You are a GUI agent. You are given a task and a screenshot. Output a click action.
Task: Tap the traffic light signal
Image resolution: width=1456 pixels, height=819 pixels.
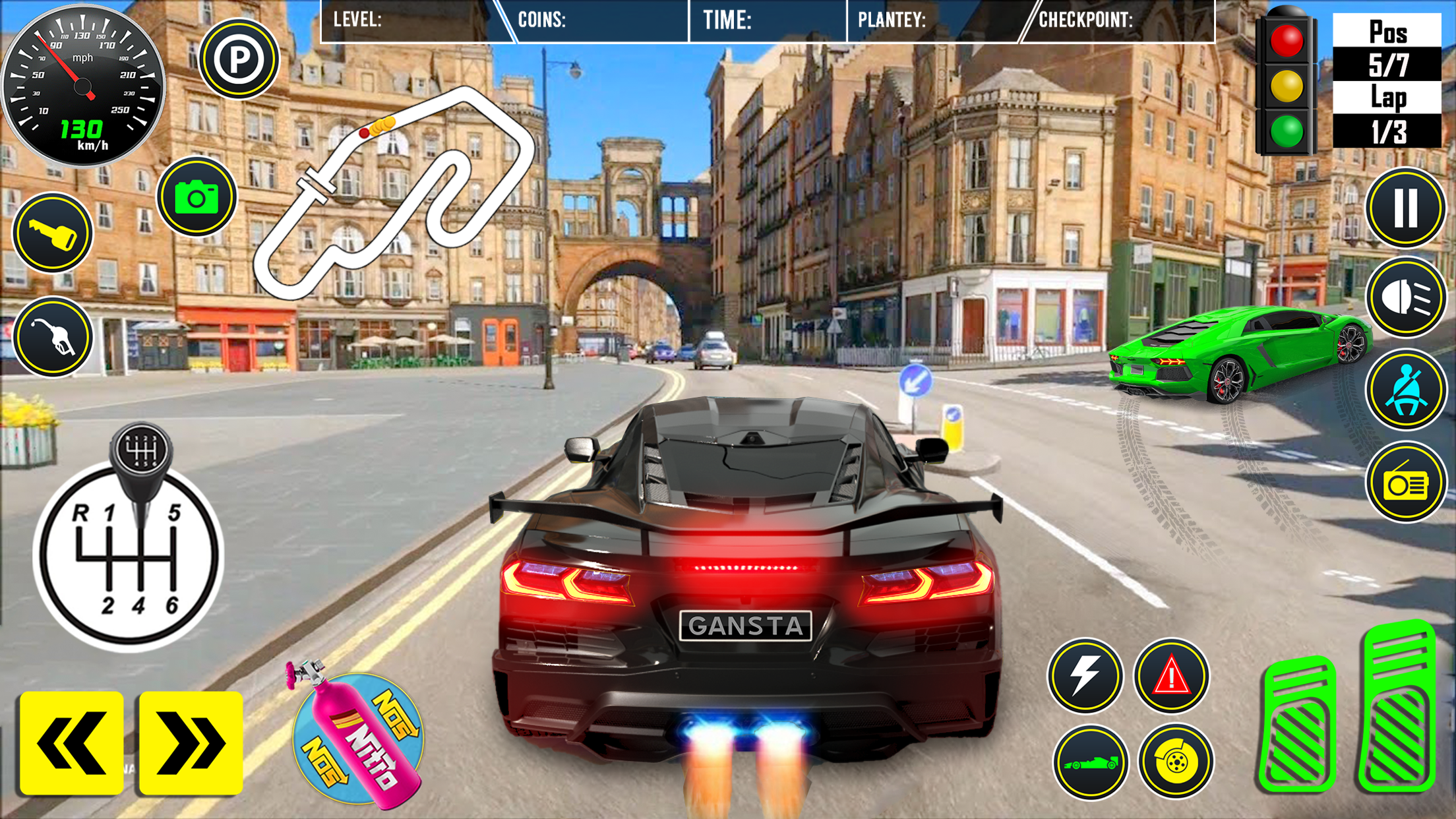[1288, 82]
